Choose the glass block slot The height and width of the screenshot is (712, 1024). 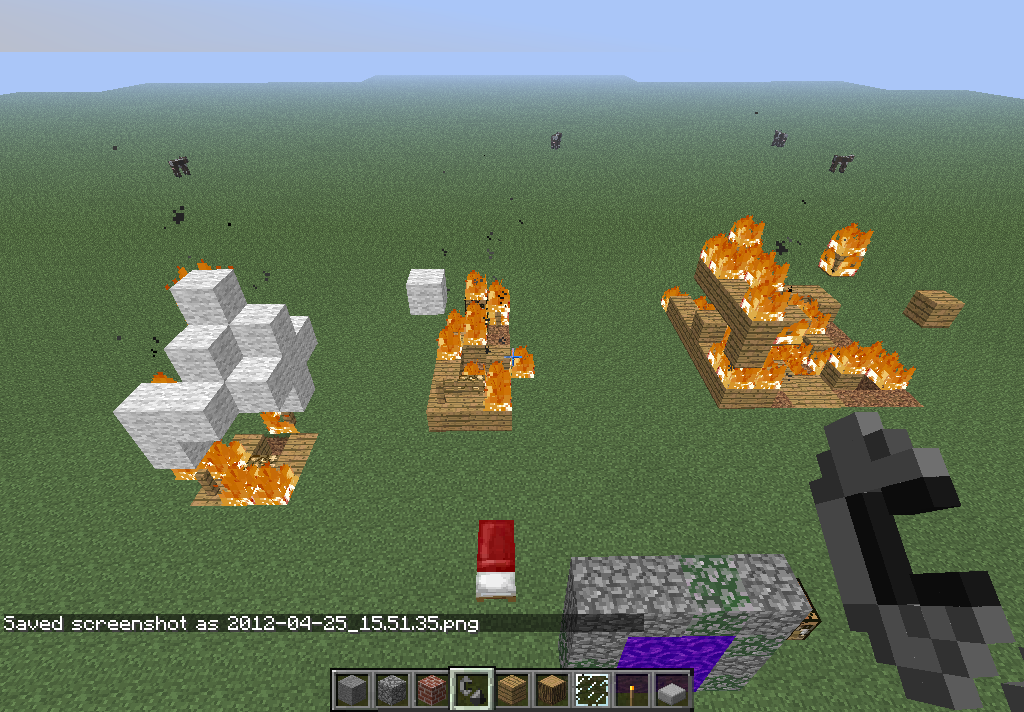coord(591,689)
